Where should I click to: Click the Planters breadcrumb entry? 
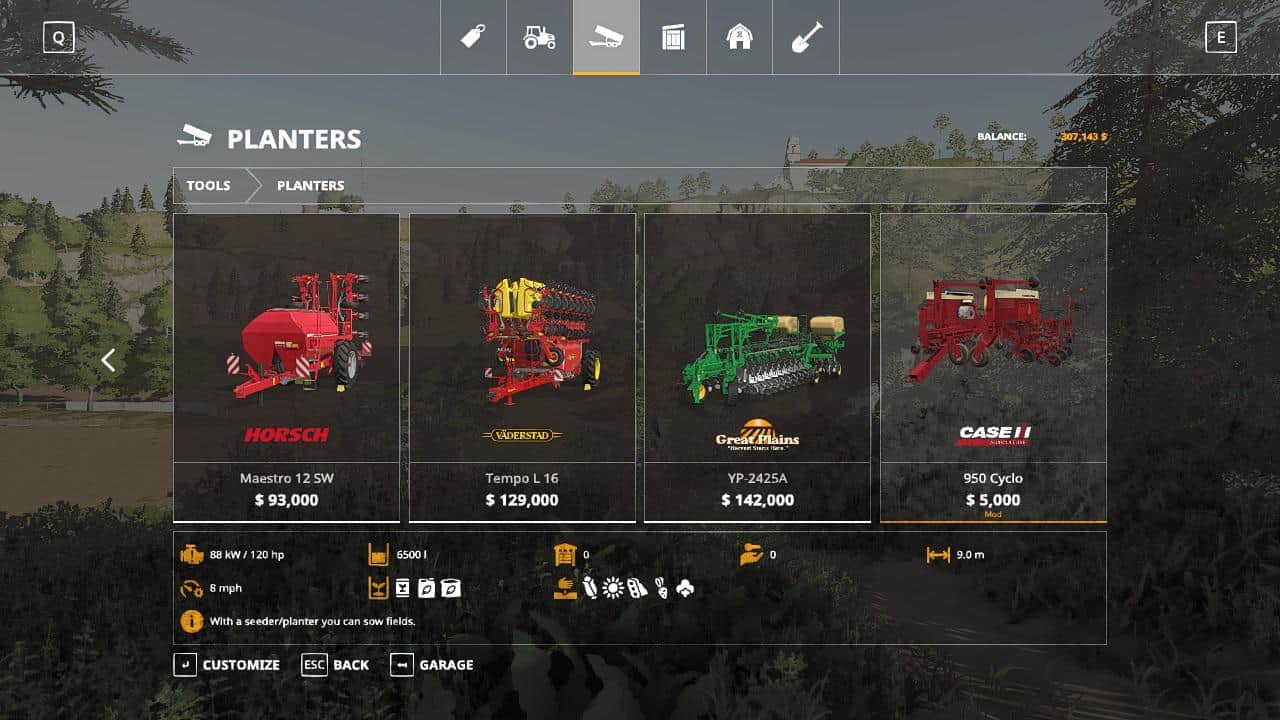pyautogui.click(x=310, y=185)
